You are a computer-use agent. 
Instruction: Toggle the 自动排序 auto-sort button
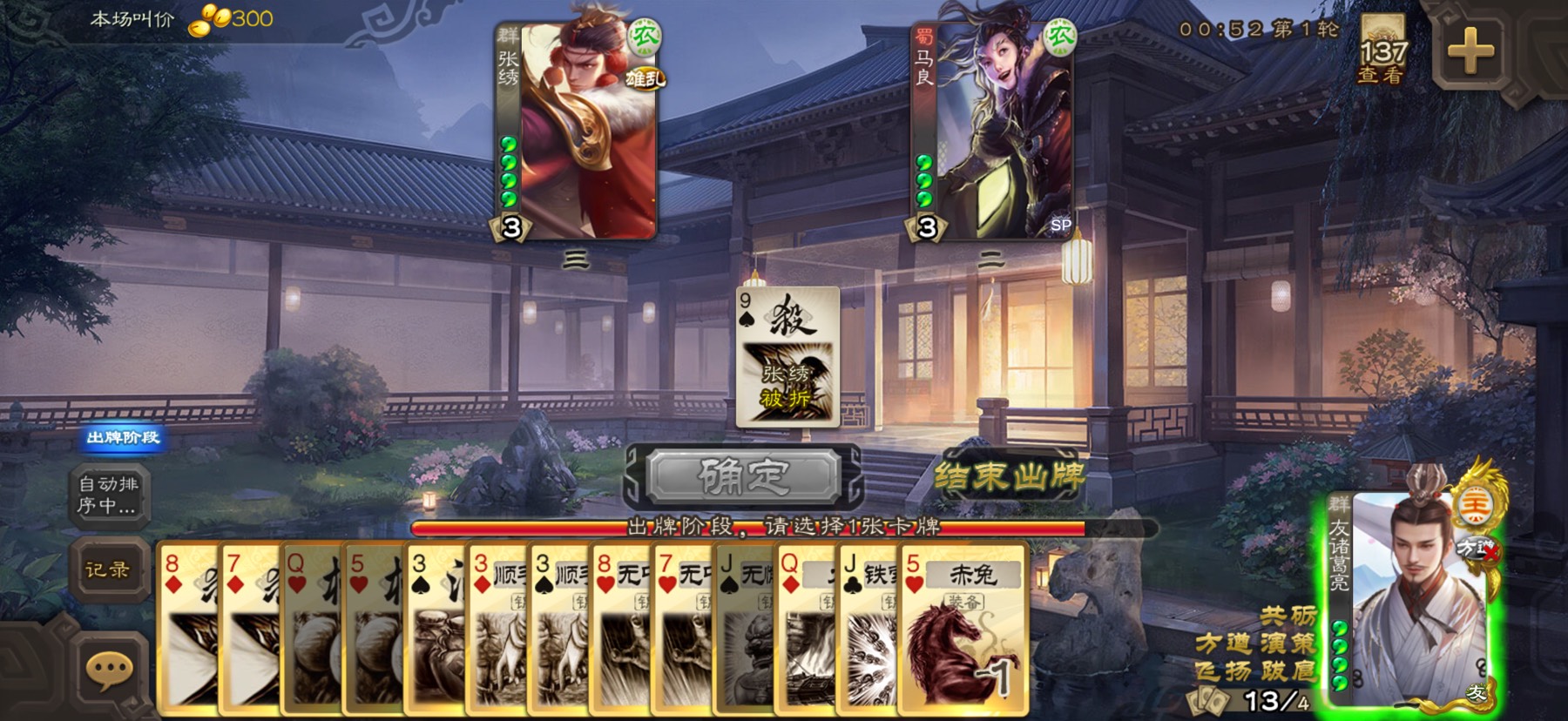click(108, 495)
